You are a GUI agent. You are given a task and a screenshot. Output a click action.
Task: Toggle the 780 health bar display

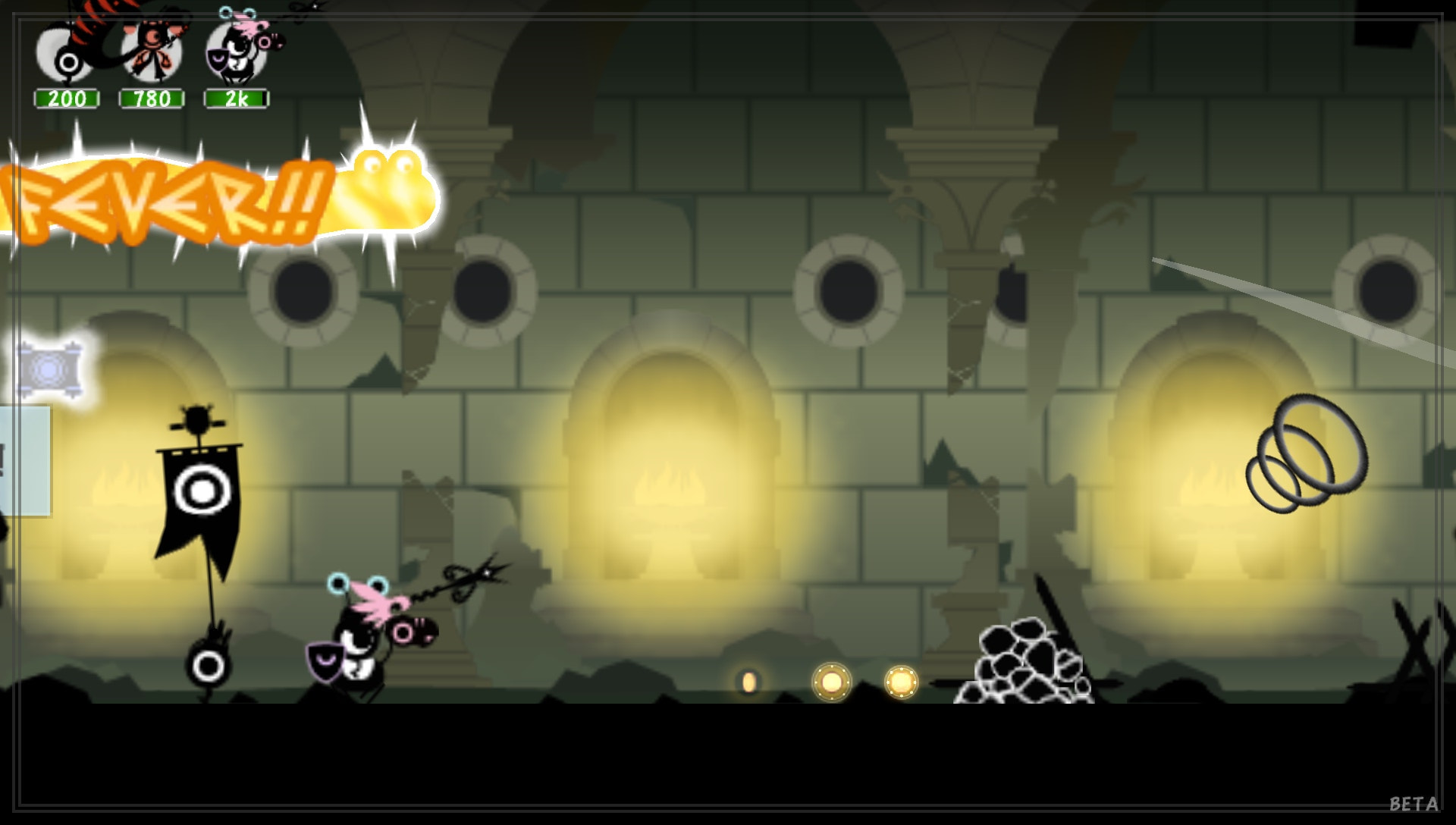[150, 98]
